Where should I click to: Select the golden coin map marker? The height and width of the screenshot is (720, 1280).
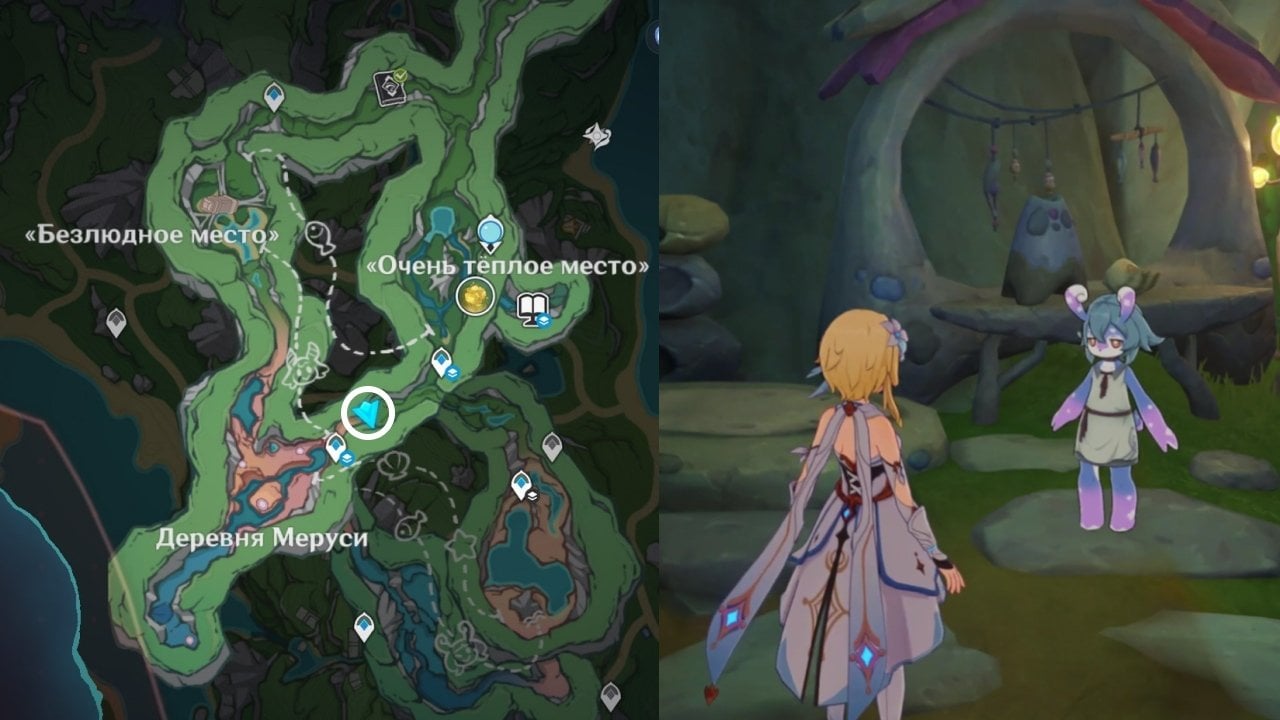(474, 296)
